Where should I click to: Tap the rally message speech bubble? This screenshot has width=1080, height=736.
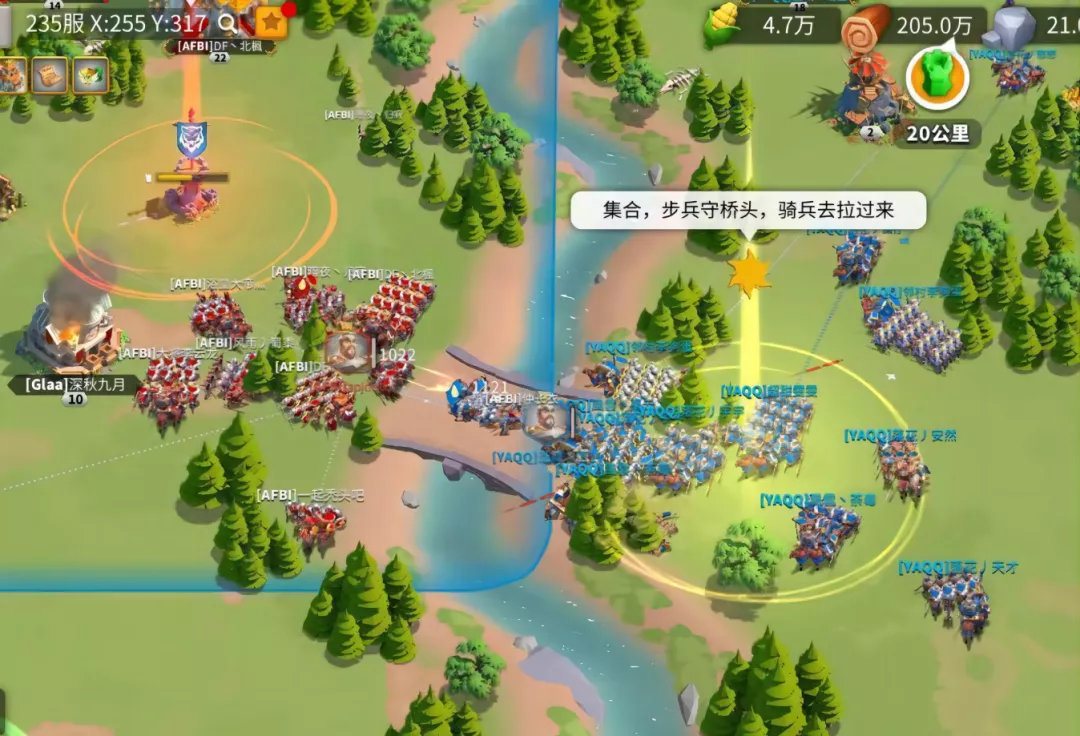(x=748, y=212)
